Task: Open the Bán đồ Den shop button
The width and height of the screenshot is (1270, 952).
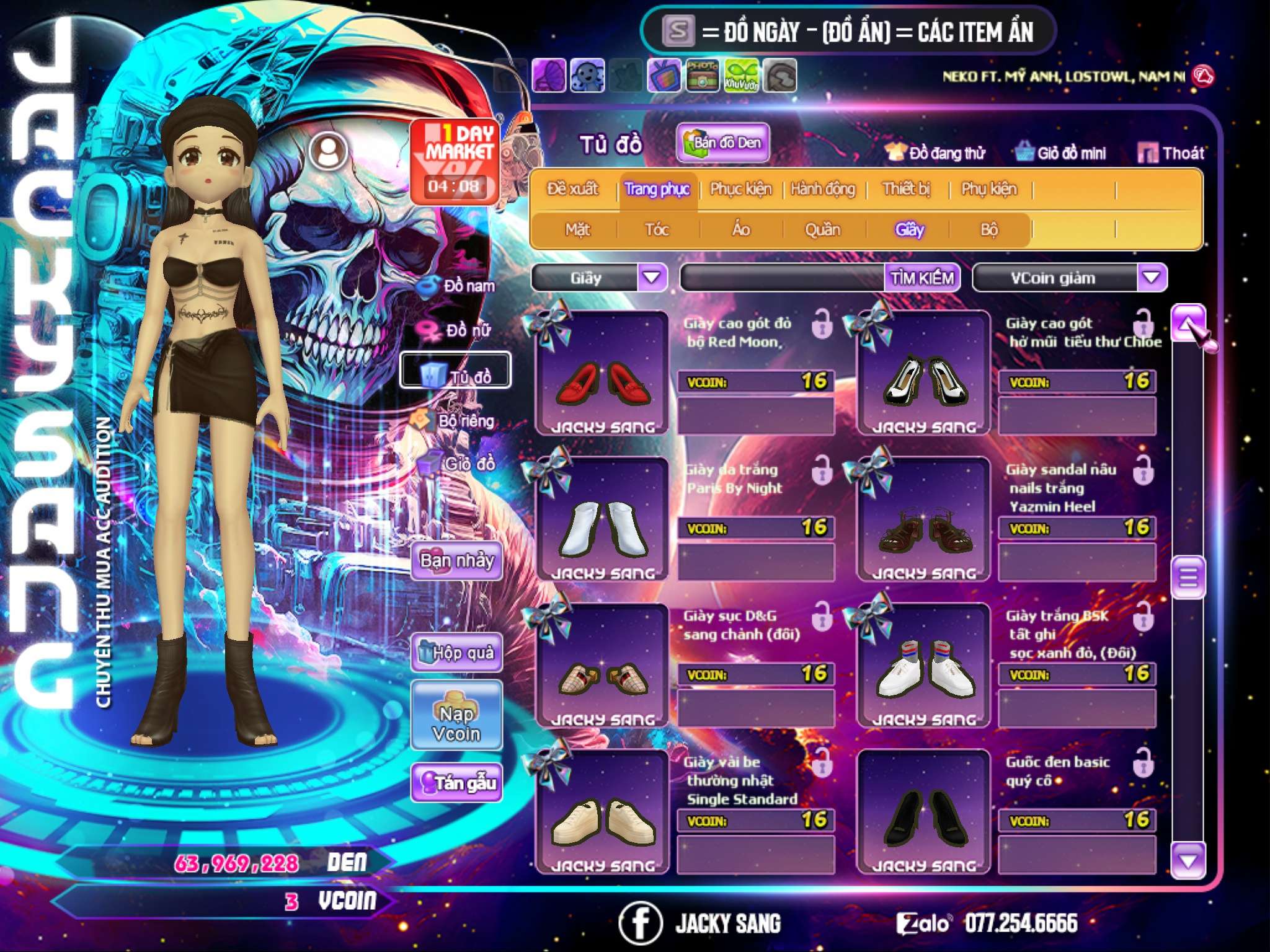Action: 722,143
